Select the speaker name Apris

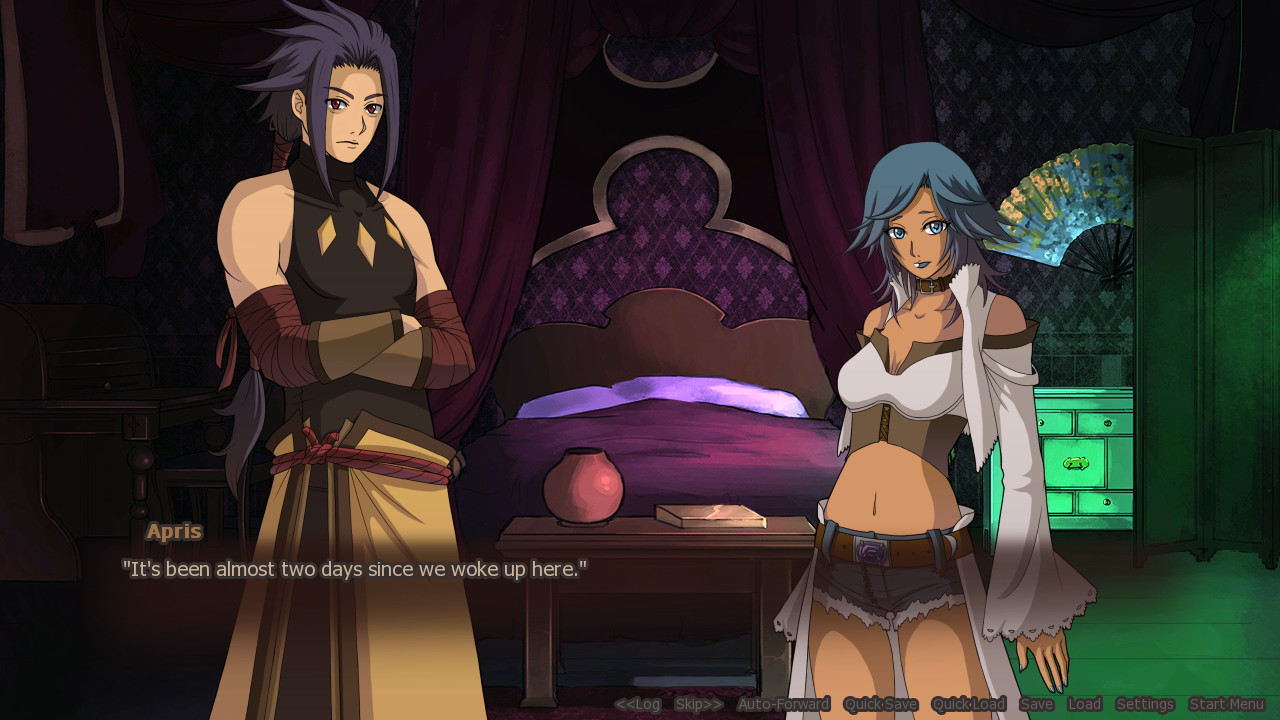pyautogui.click(x=173, y=531)
